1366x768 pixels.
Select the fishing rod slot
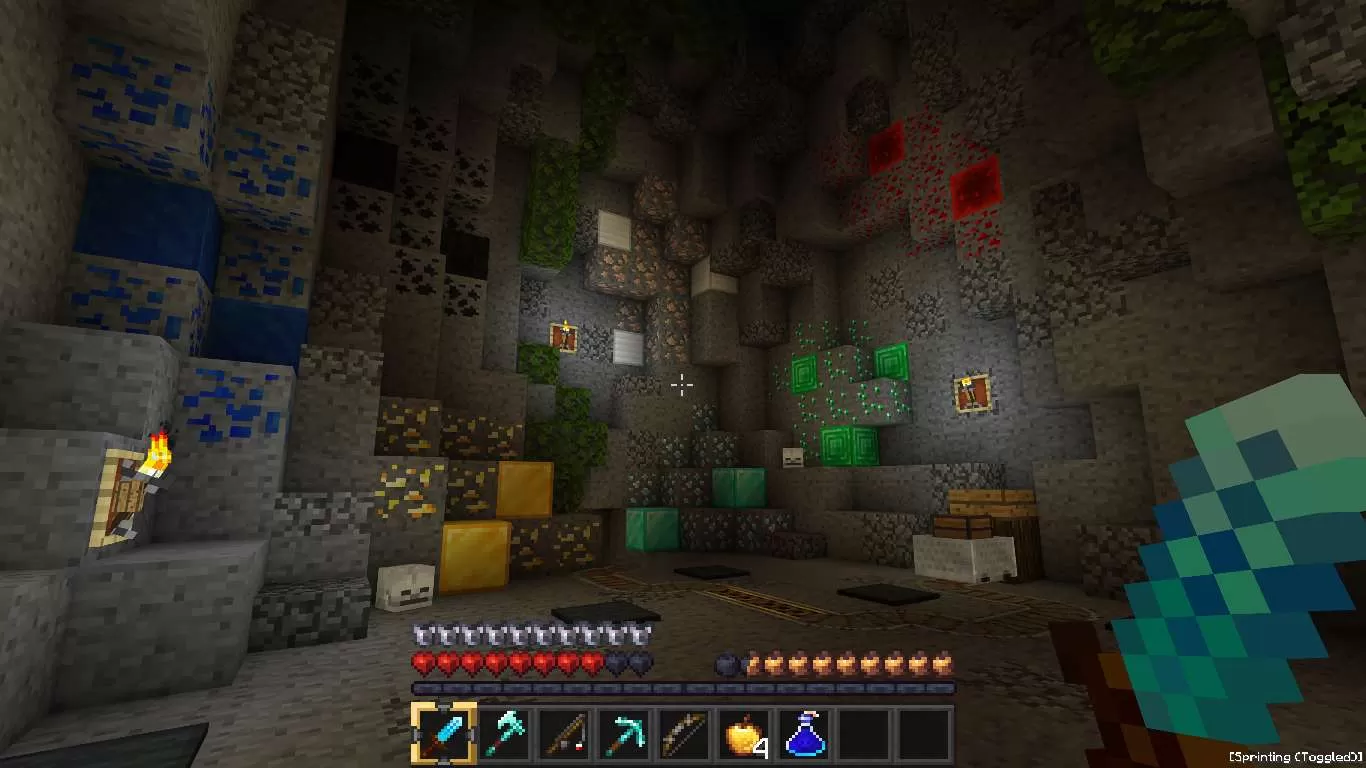click(x=564, y=734)
